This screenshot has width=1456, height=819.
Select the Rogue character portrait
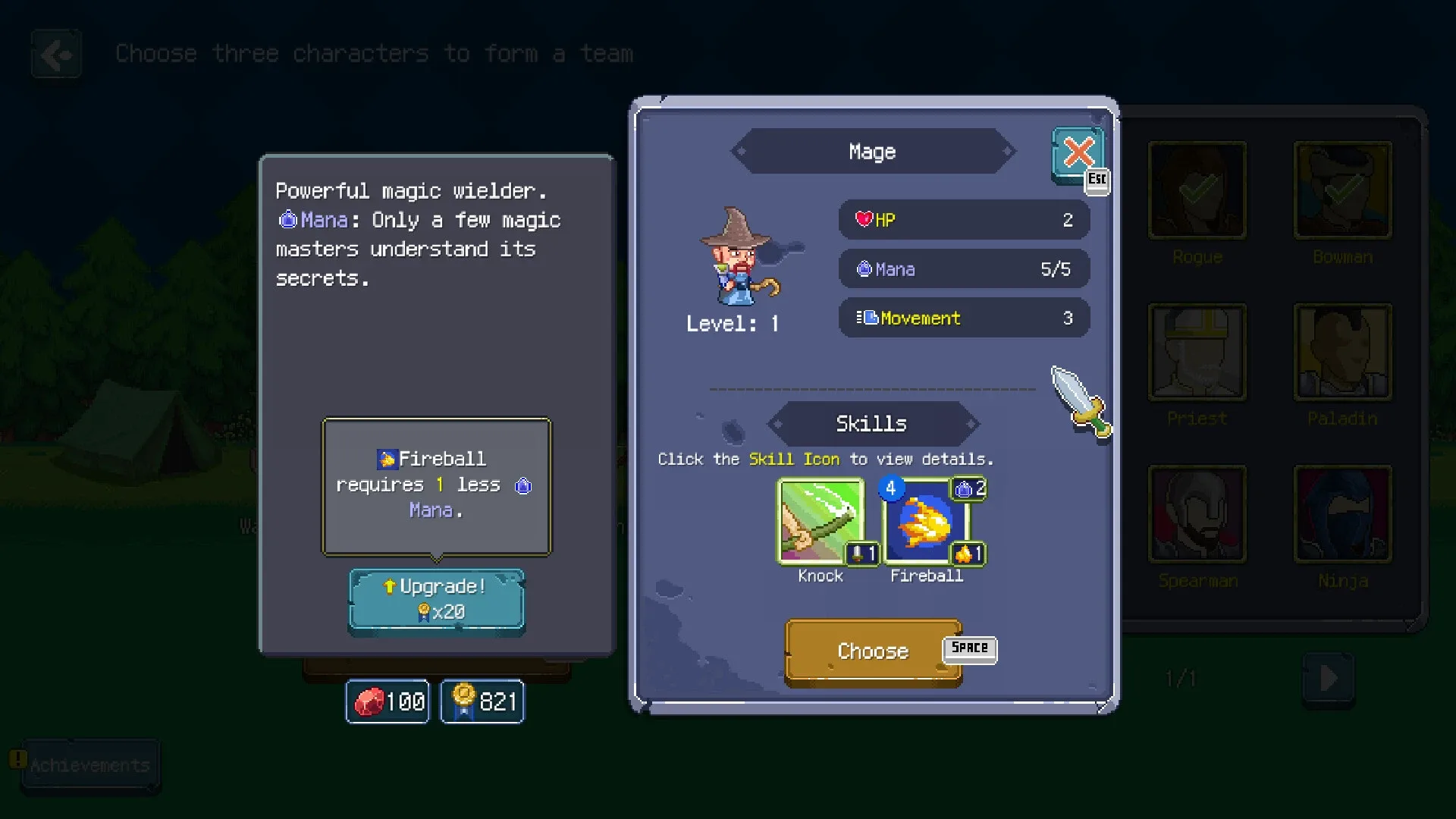pos(1197,190)
